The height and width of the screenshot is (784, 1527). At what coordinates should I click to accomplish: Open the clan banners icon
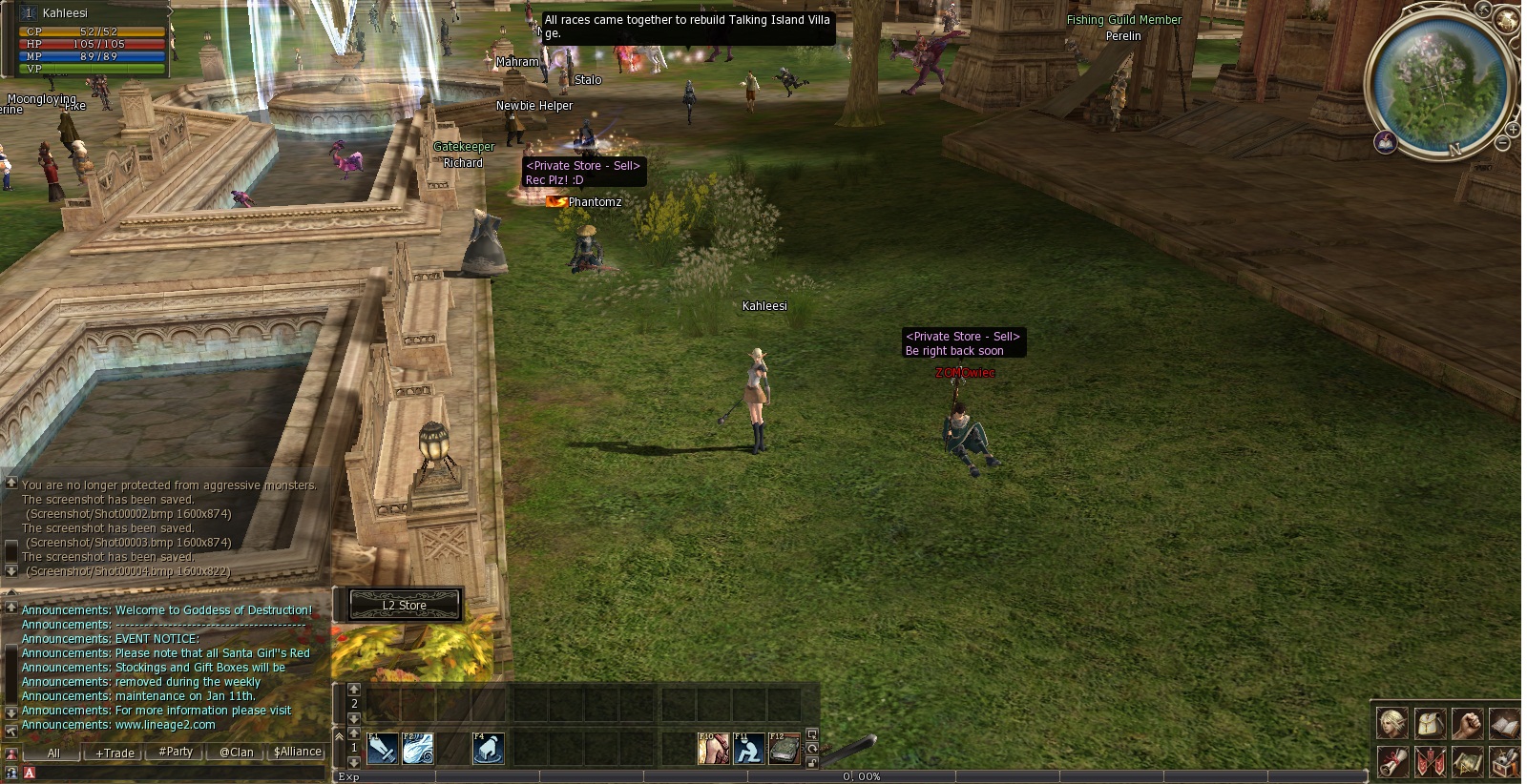tap(1430, 762)
